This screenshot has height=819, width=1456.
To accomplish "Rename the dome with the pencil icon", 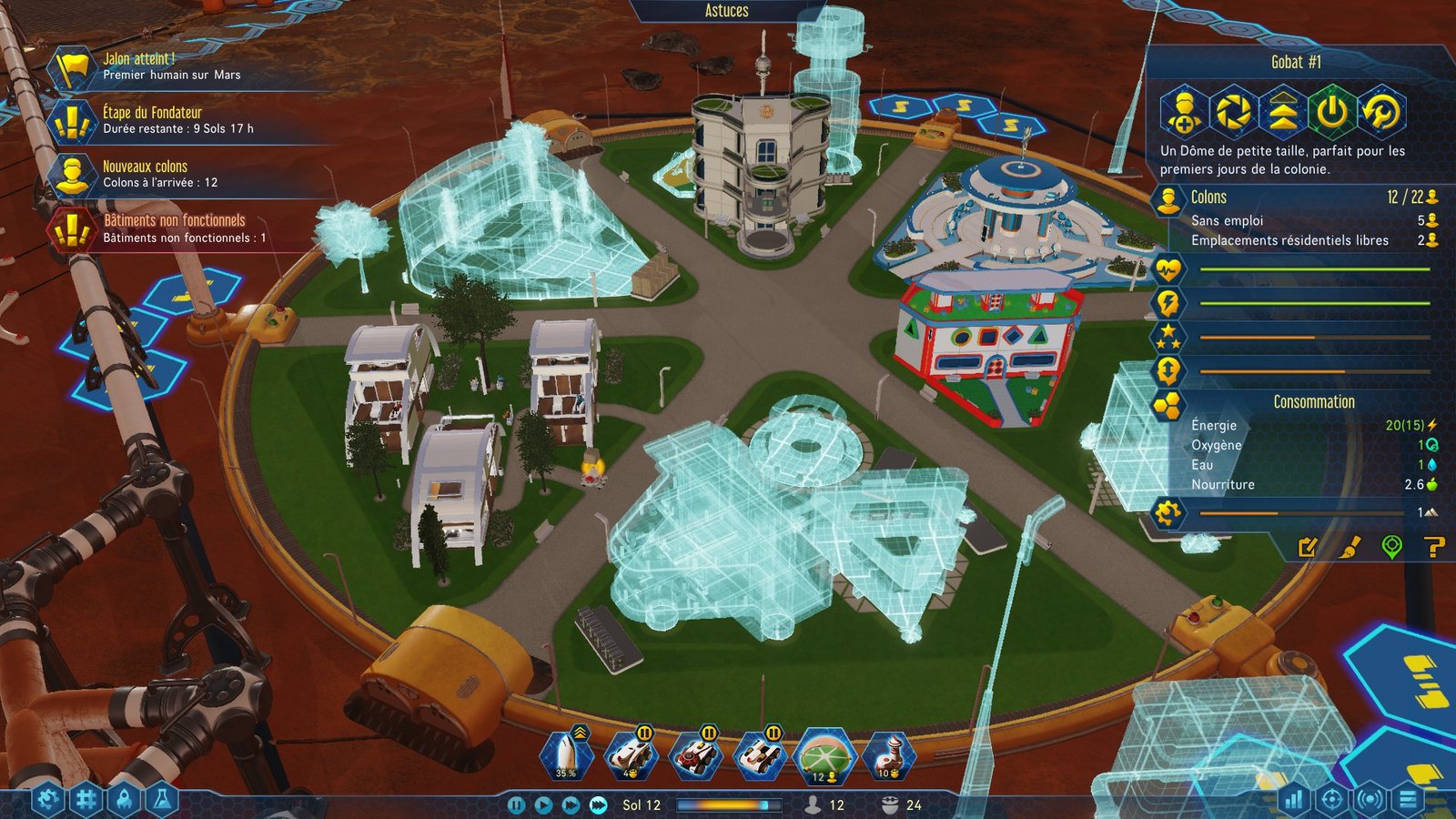I will coord(1308,547).
